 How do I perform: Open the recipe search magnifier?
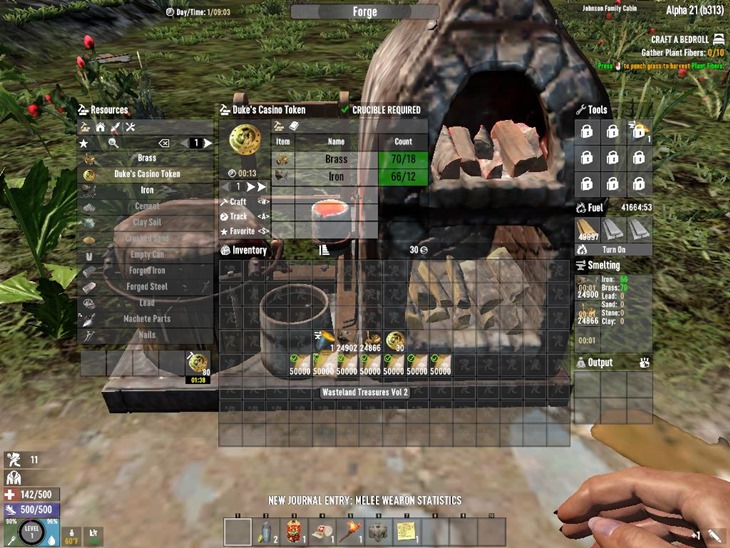(115, 143)
